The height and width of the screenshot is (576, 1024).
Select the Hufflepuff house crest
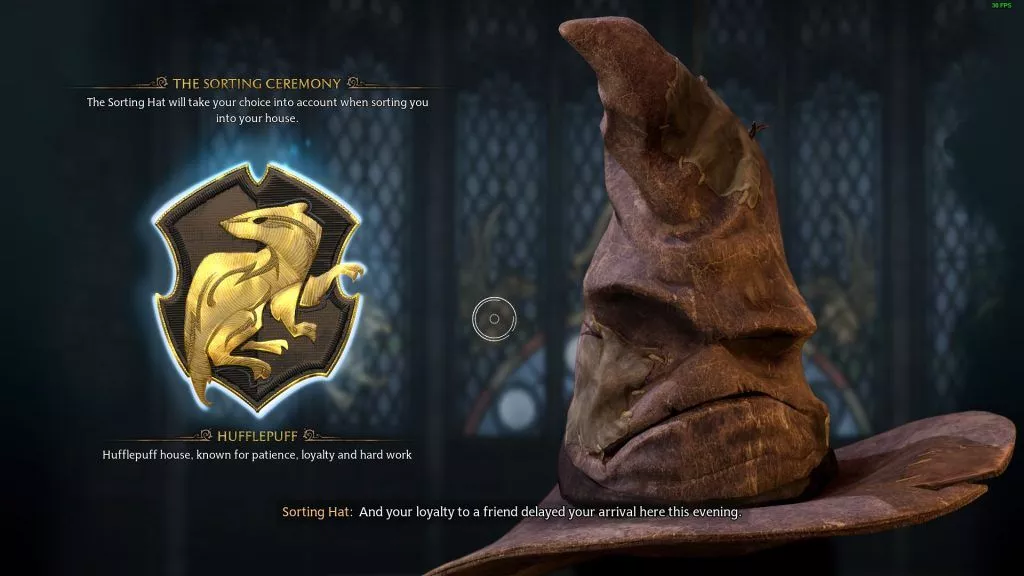256,288
